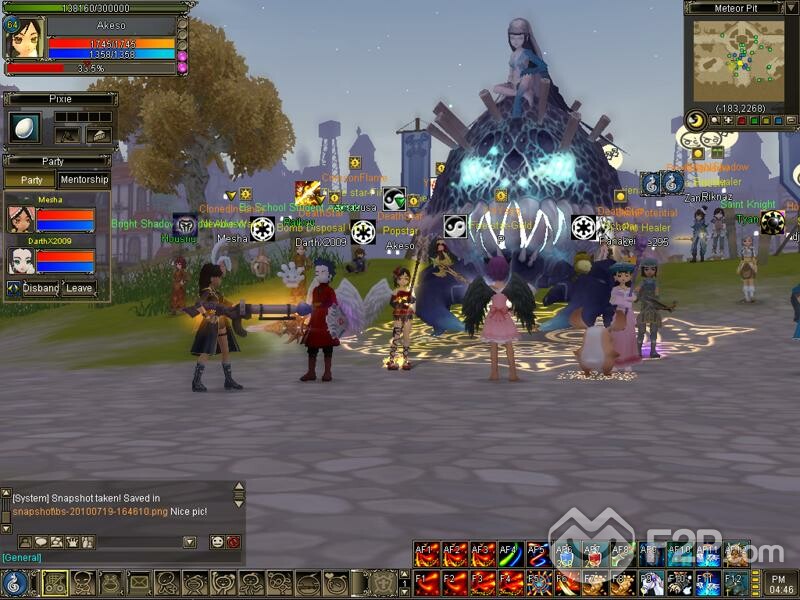The image size is (800, 600).
Task: Switch to the Mentorship tab
Action: 84,180
